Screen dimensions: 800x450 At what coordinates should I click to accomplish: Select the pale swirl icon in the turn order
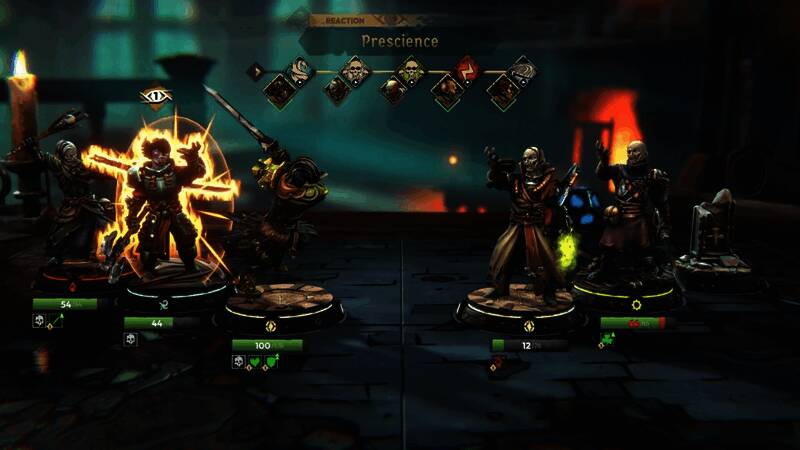click(301, 69)
